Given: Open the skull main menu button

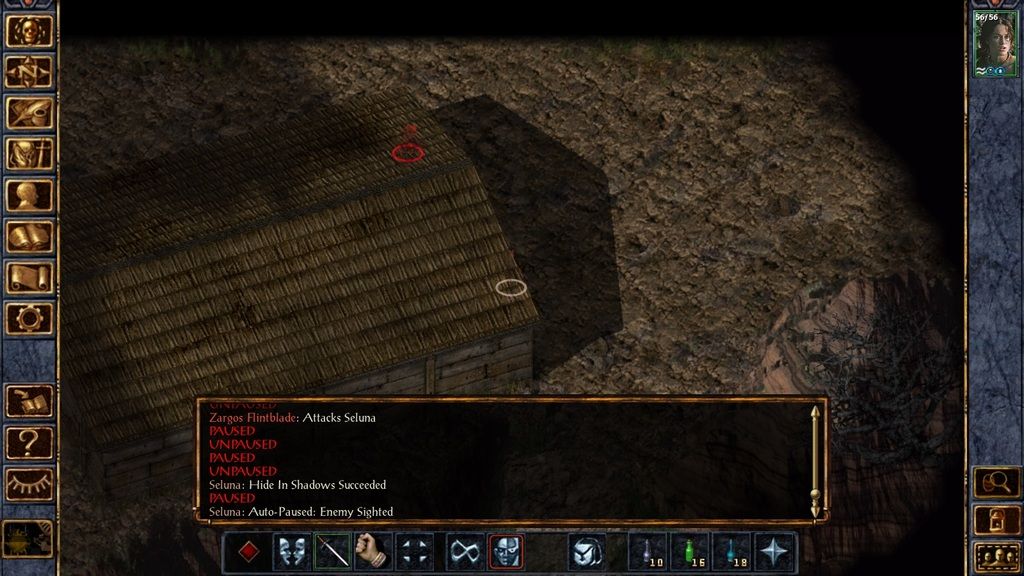Looking at the screenshot, I should [x=29, y=31].
